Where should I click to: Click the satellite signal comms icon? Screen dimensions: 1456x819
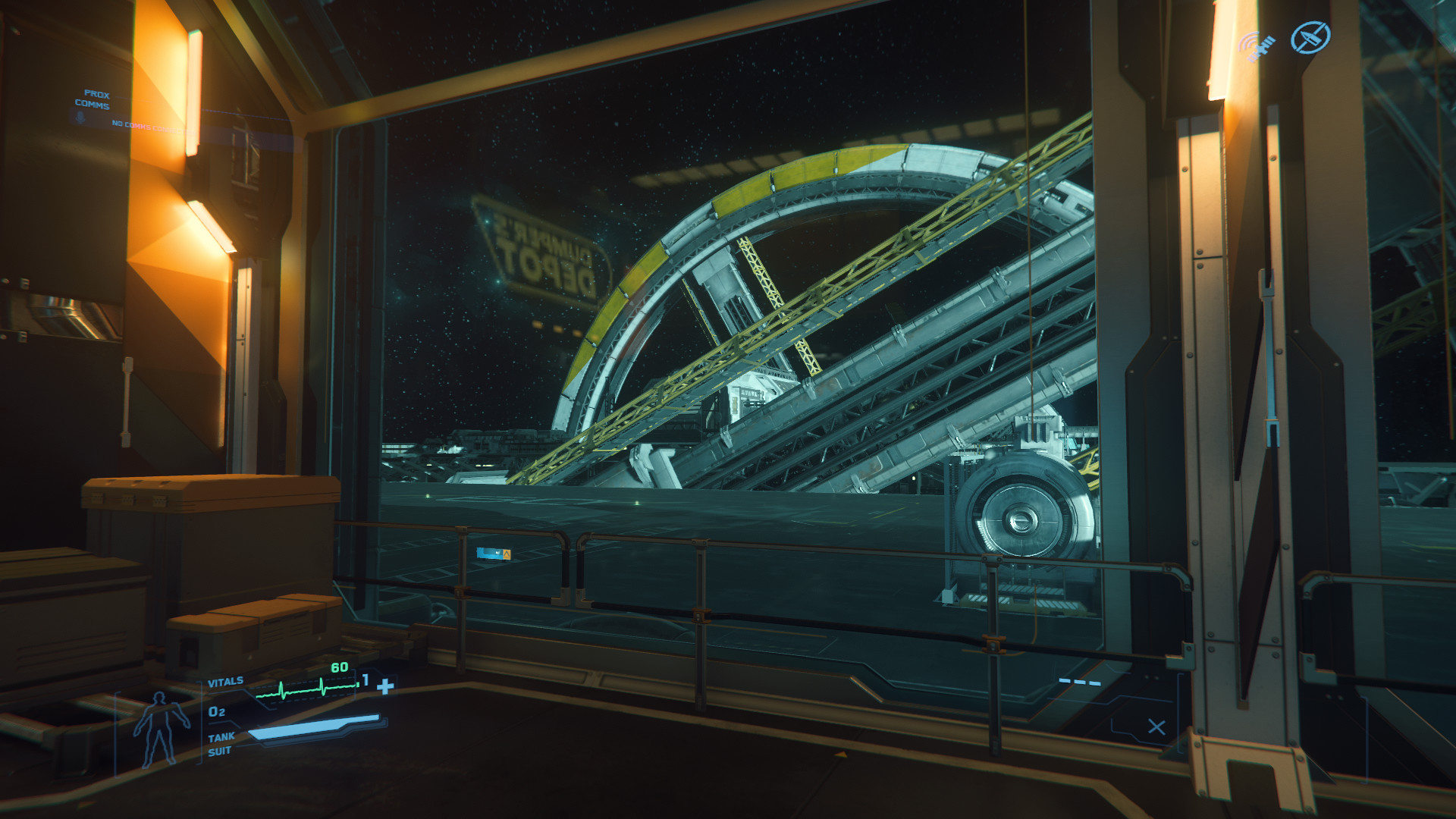pos(1257,46)
